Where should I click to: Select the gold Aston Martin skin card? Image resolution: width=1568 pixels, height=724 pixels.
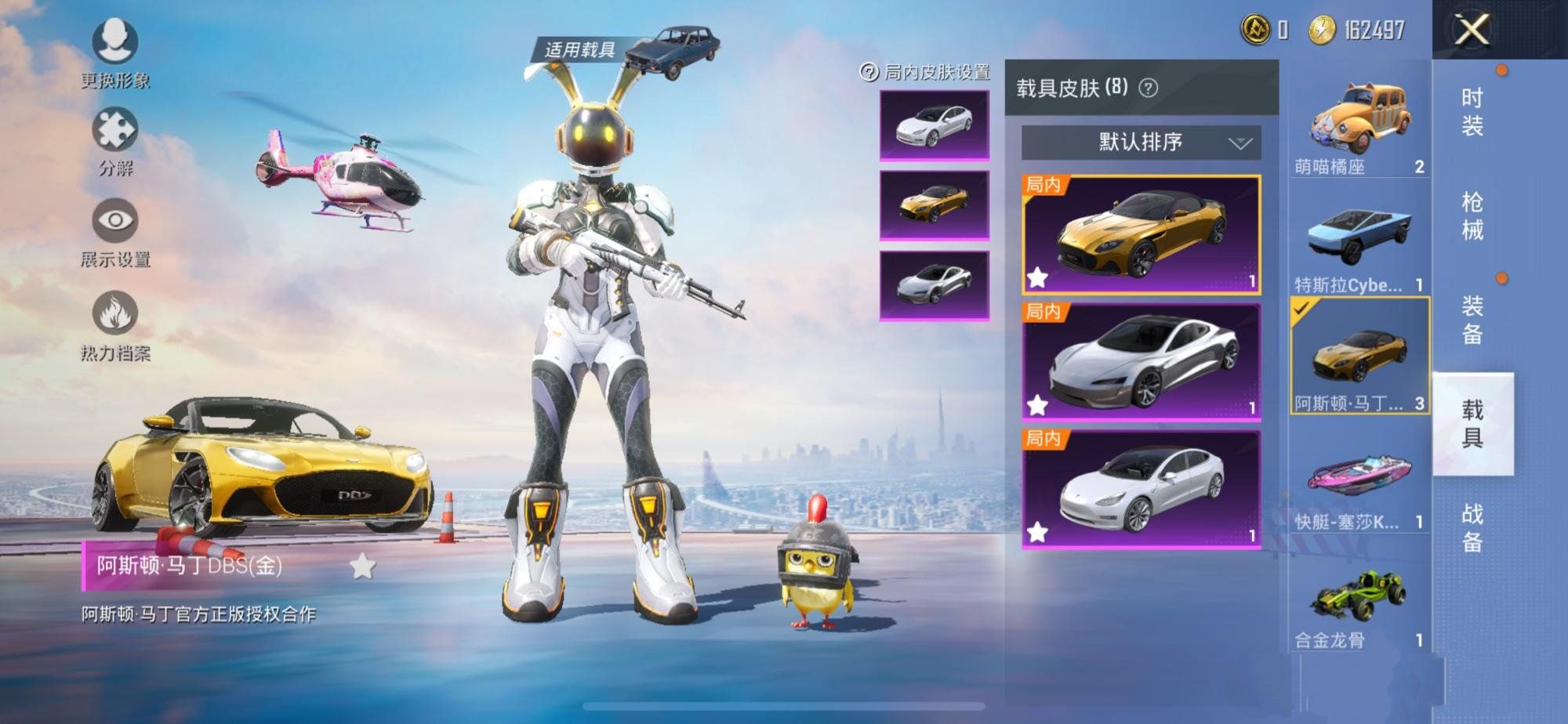(x=1141, y=234)
